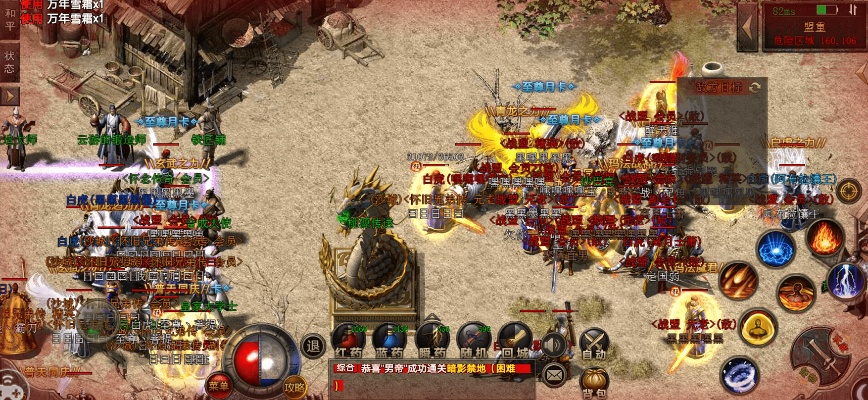Switch the 和平 peace attack mode

pyautogui.click(x=9, y=22)
